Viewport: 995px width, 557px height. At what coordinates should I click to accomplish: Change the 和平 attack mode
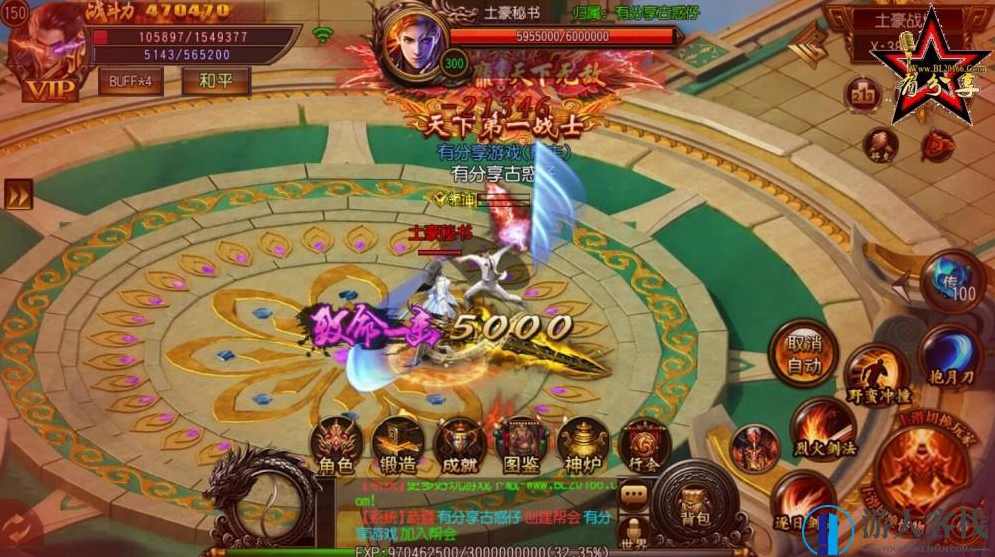click(x=215, y=81)
